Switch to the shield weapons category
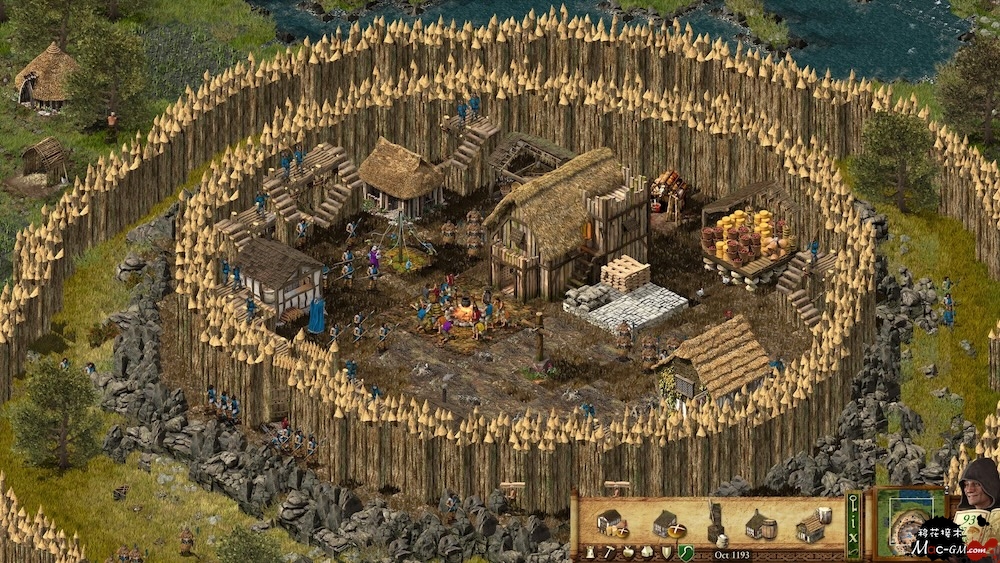 point(665,551)
